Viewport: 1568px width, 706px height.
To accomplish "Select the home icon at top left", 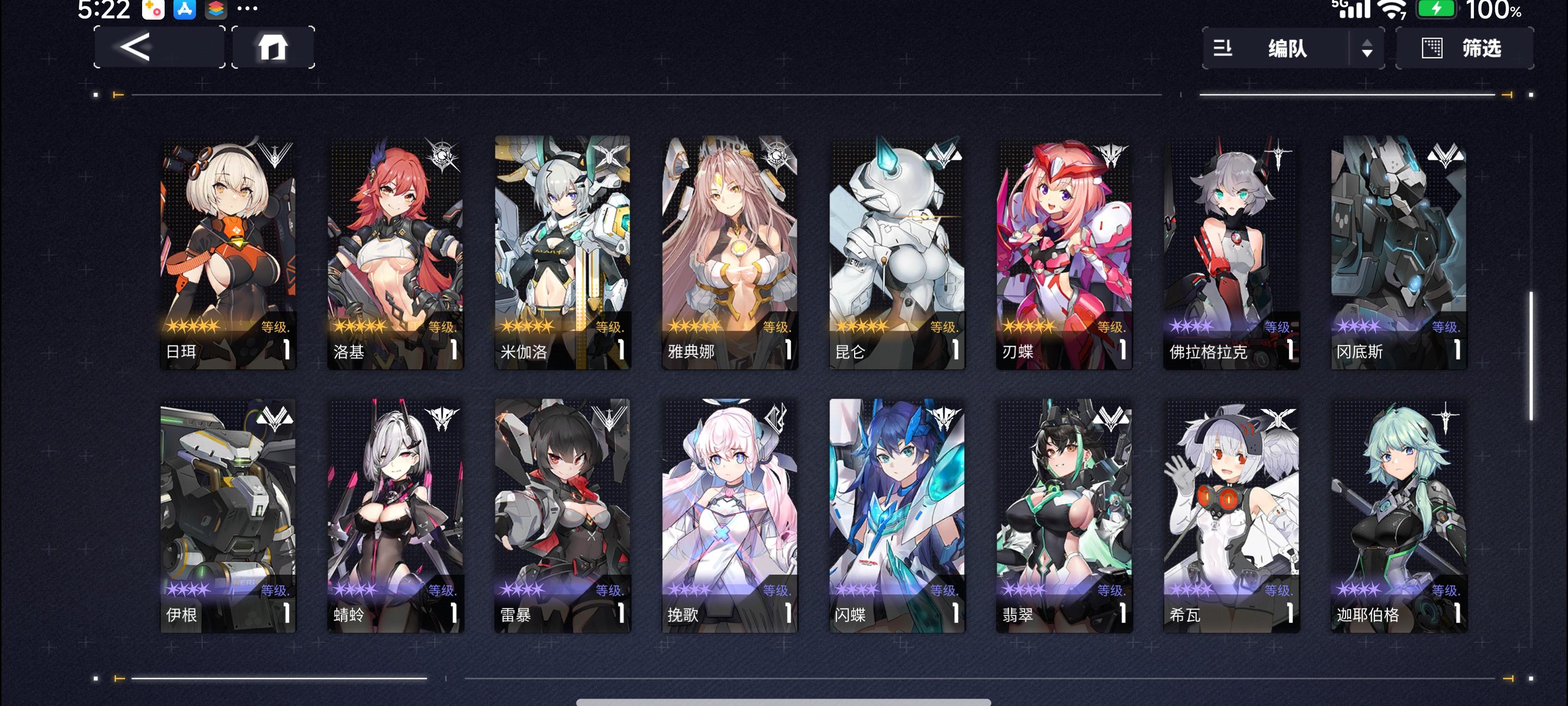I will [x=272, y=47].
